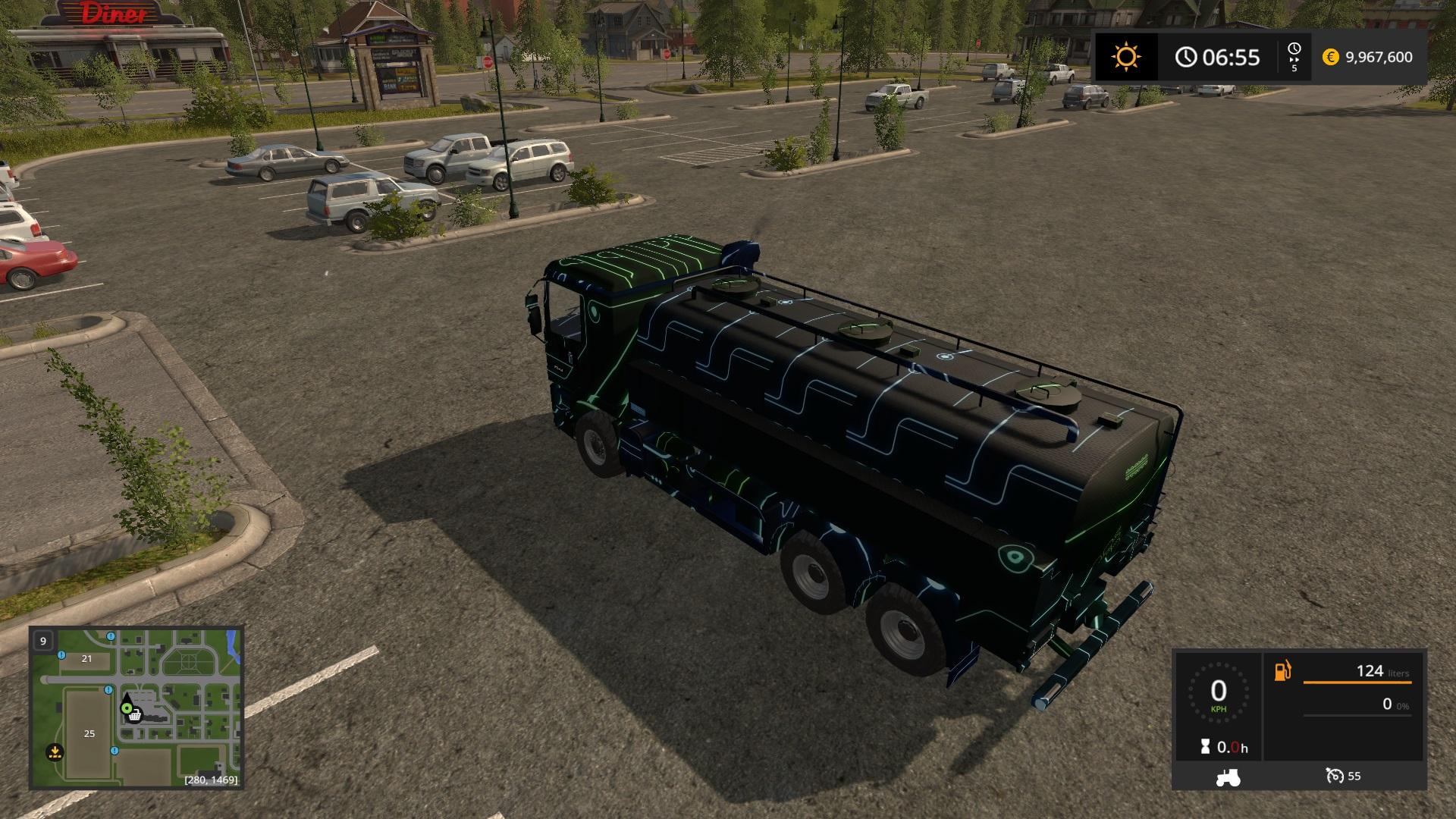Image resolution: width=1456 pixels, height=819 pixels.
Task: Select field 25 on the minimap
Action: coord(89,733)
